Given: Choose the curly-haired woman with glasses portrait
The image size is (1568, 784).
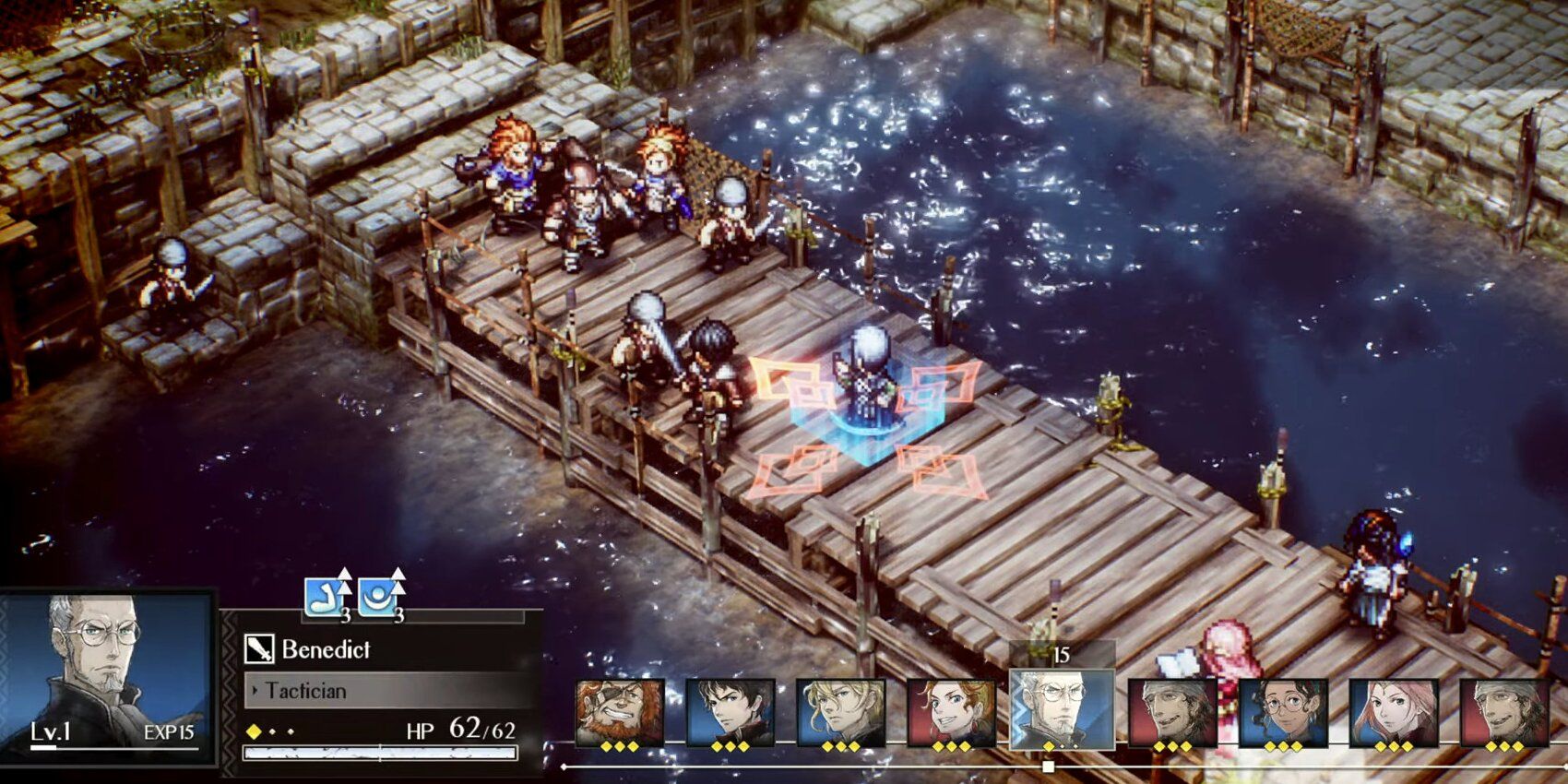Looking at the screenshot, I should pyautogui.click(x=1283, y=712).
